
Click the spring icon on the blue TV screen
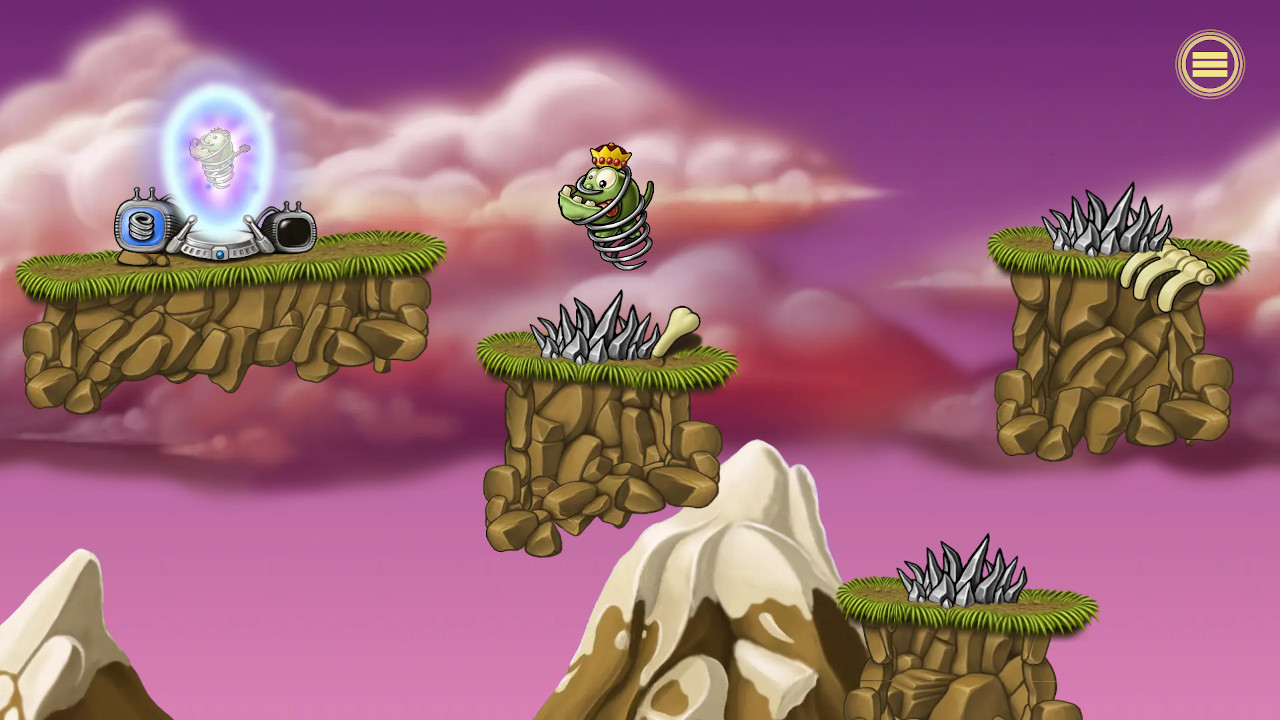[140, 226]
